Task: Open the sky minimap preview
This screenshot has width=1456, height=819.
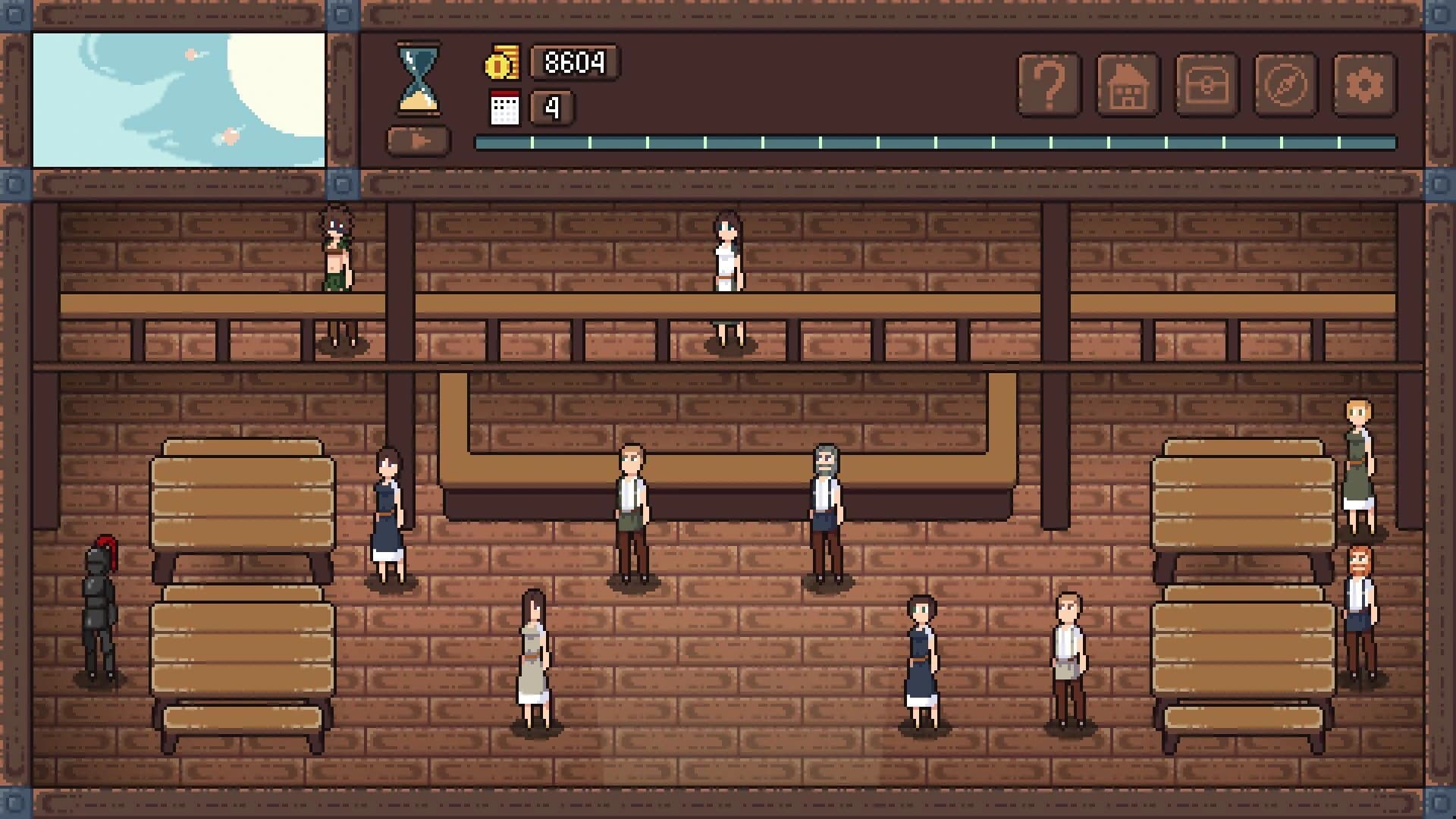Action: pos(180,97)
